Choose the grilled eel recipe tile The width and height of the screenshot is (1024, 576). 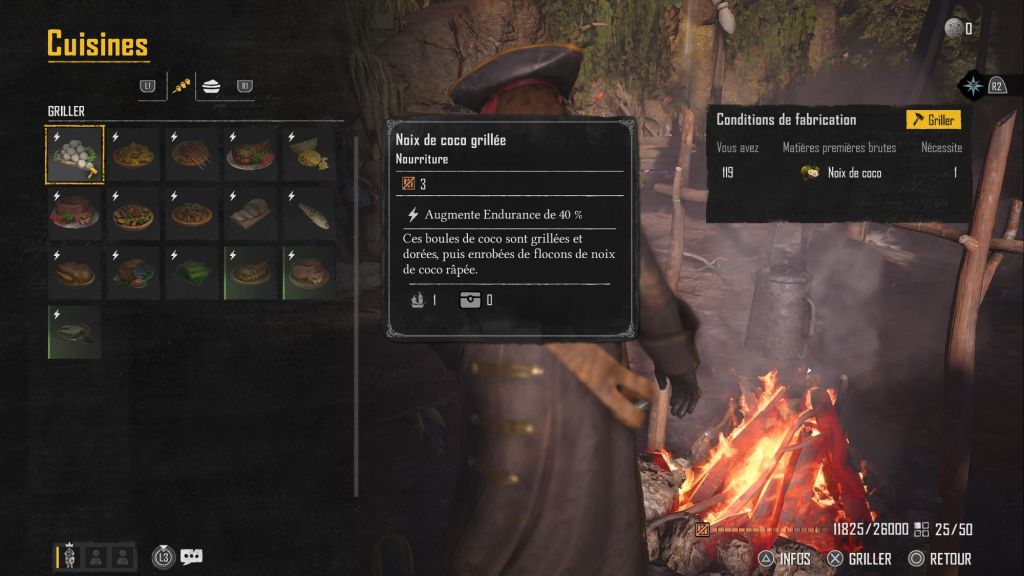[x=75, y=332]
